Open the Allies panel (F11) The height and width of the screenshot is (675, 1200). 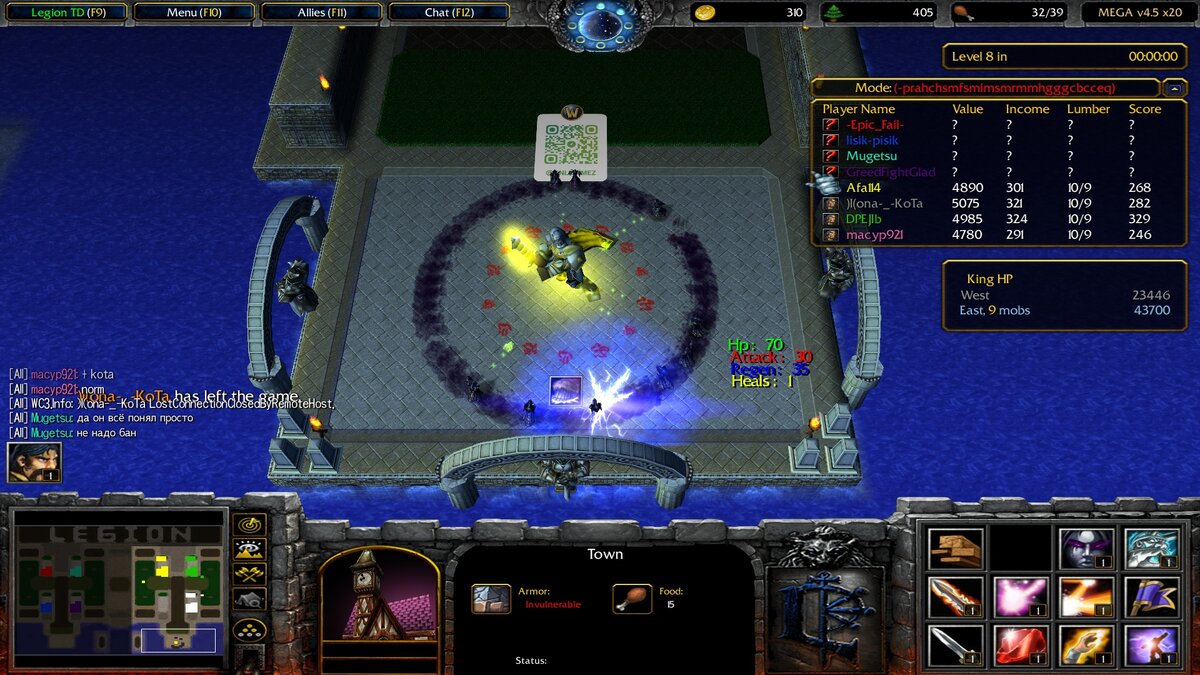click(x=321, y=13)
